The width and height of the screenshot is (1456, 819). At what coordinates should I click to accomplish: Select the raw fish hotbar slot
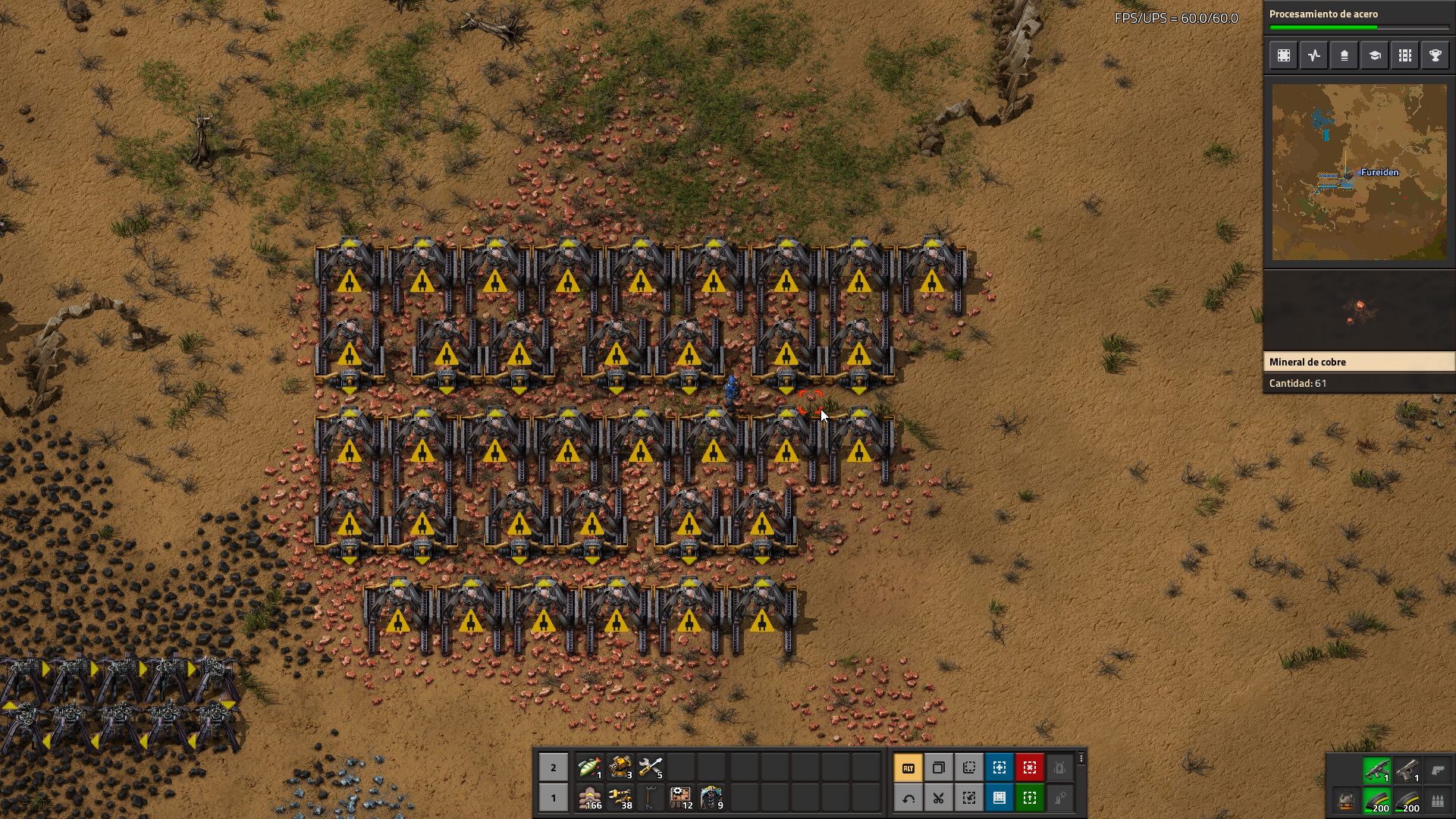[589, 767]
